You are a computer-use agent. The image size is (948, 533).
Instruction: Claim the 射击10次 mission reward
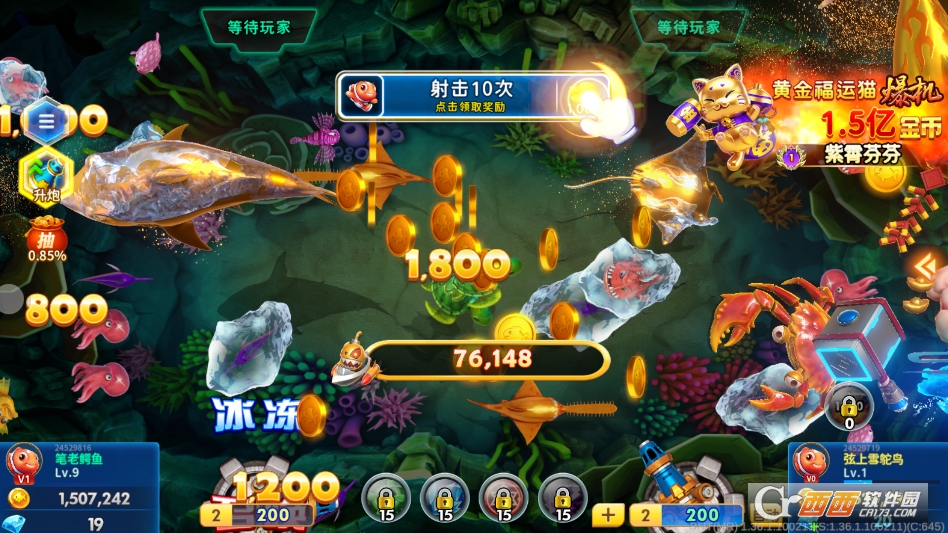point(473,96)
